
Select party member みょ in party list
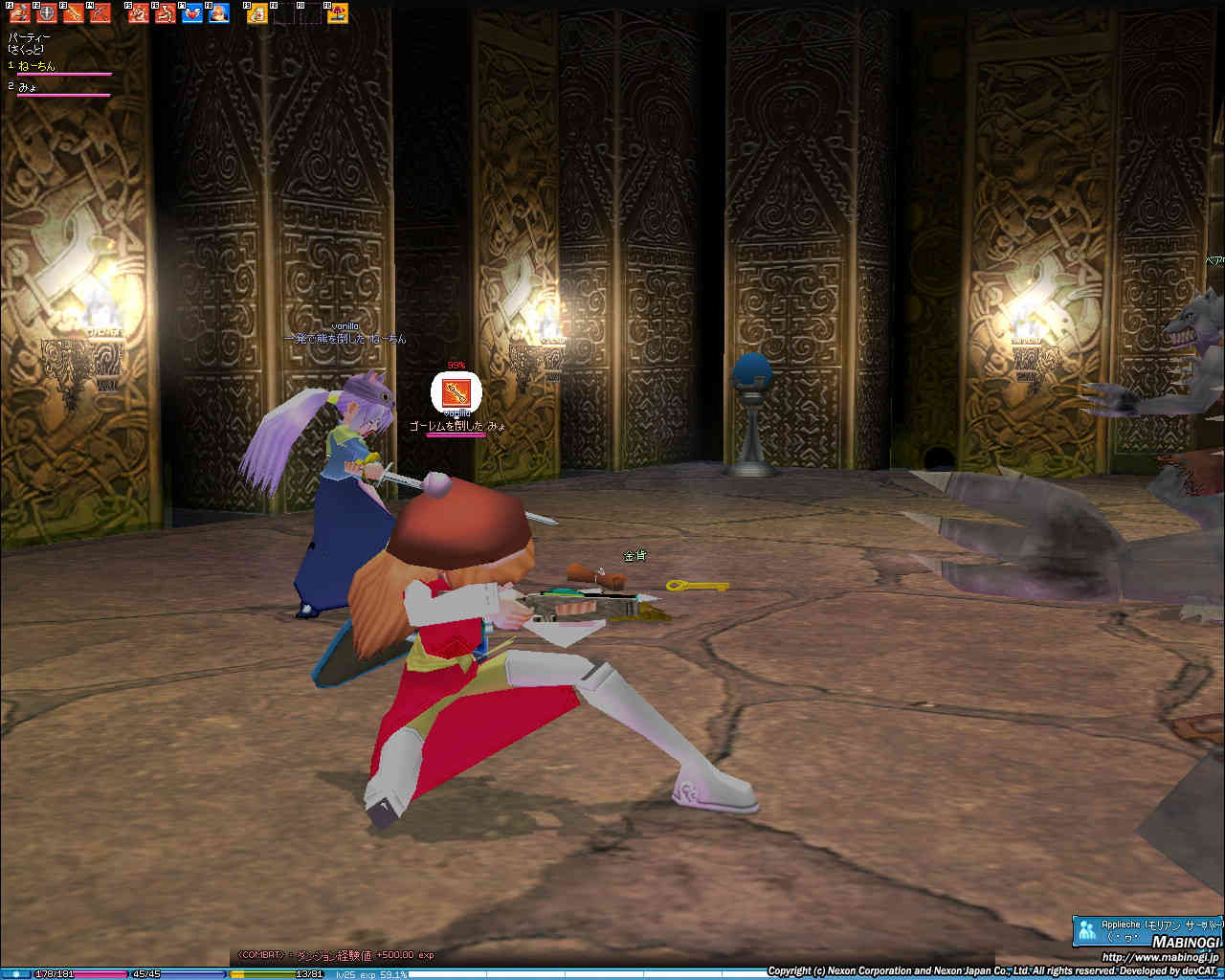point(28,87)
